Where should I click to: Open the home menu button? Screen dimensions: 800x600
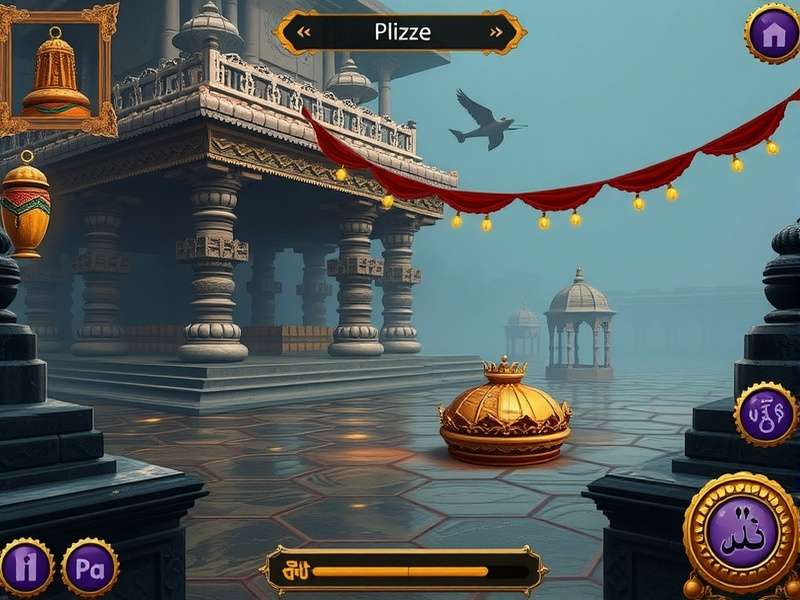pyautogui.click(x=772, y=33)
